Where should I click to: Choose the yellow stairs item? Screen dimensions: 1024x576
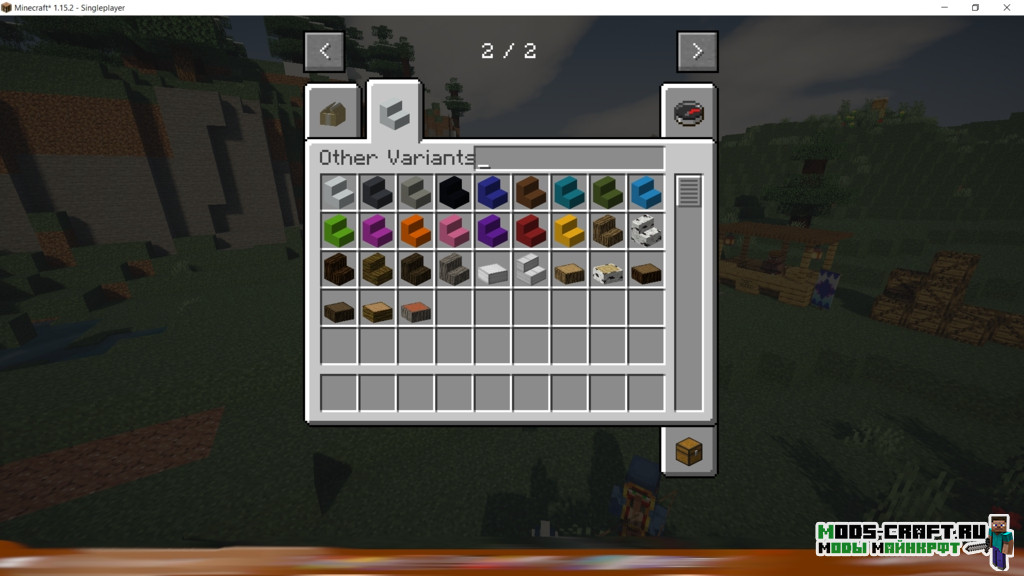click(569, 231)
